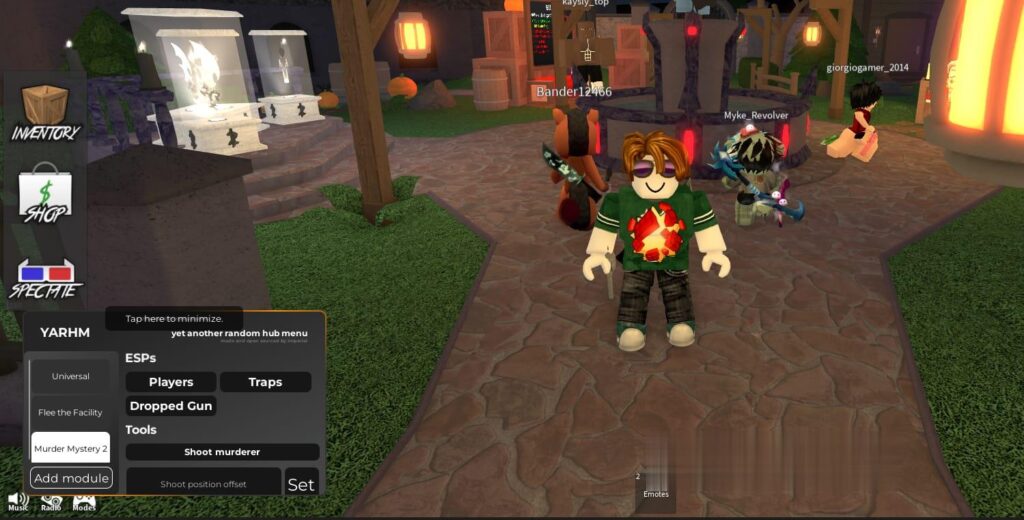Toggle the Traps ESP button
Image resolution: width=1024 pixels, height=520 pixels.
click(265, 382)
